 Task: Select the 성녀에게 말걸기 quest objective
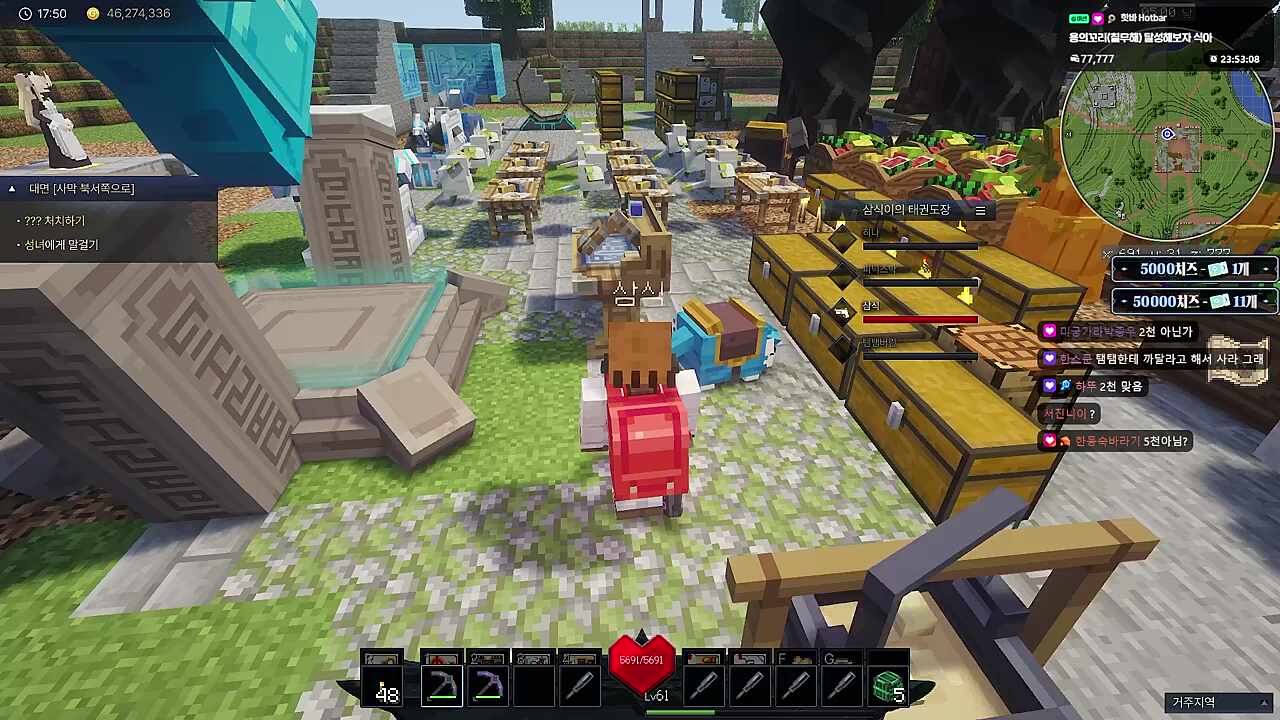[x=61, y=244]
